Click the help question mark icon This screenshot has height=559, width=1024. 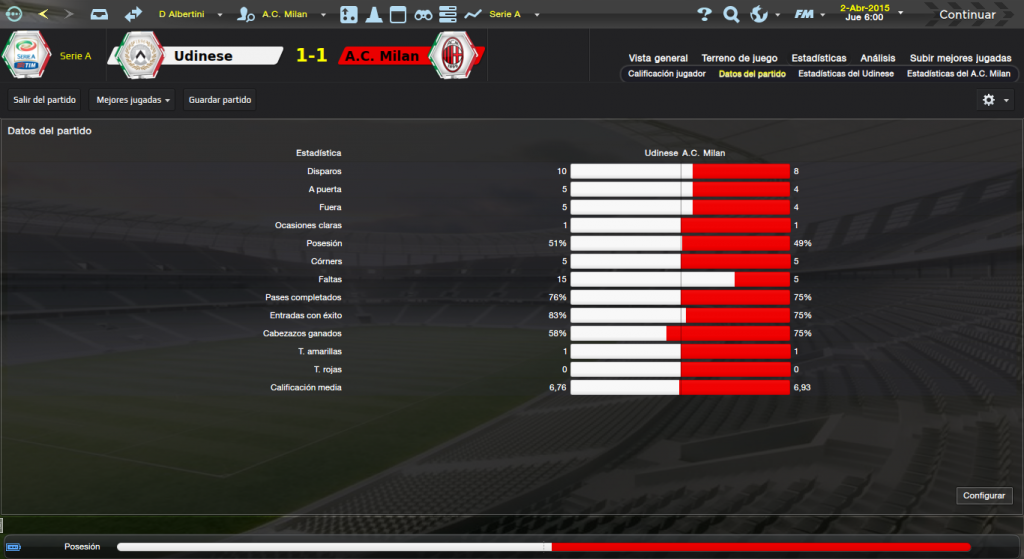pyautogui.click(x=704, y=15)
